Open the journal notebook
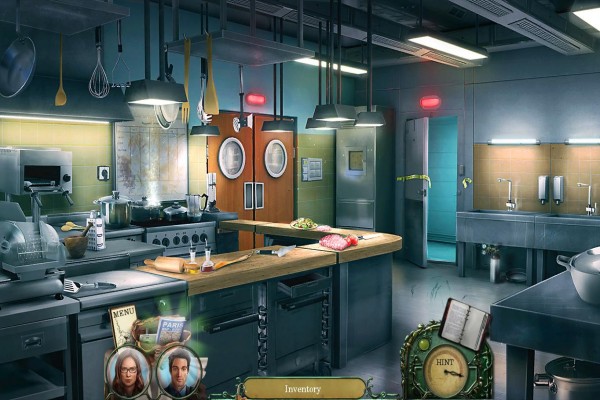 (464, 325)
